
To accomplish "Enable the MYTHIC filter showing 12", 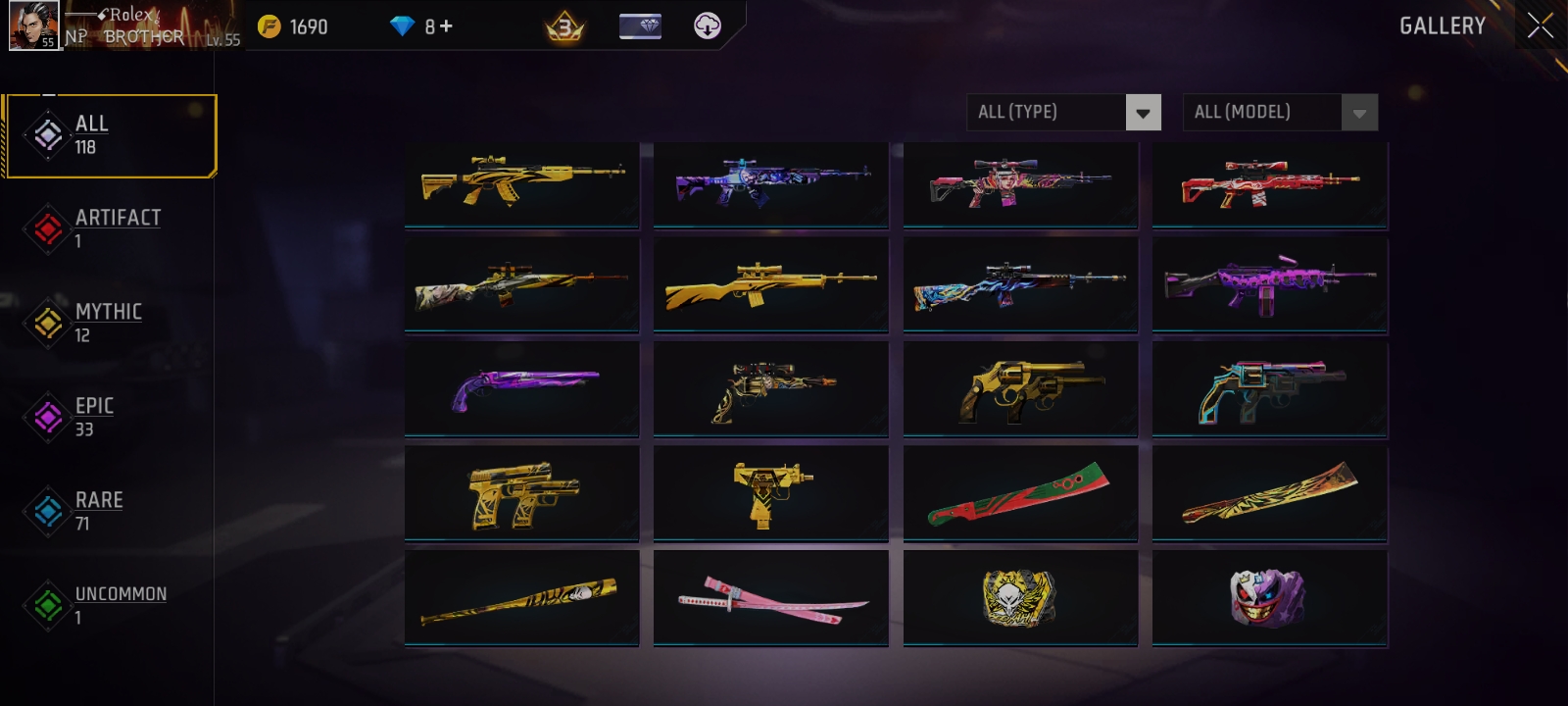I will (108, 324).
